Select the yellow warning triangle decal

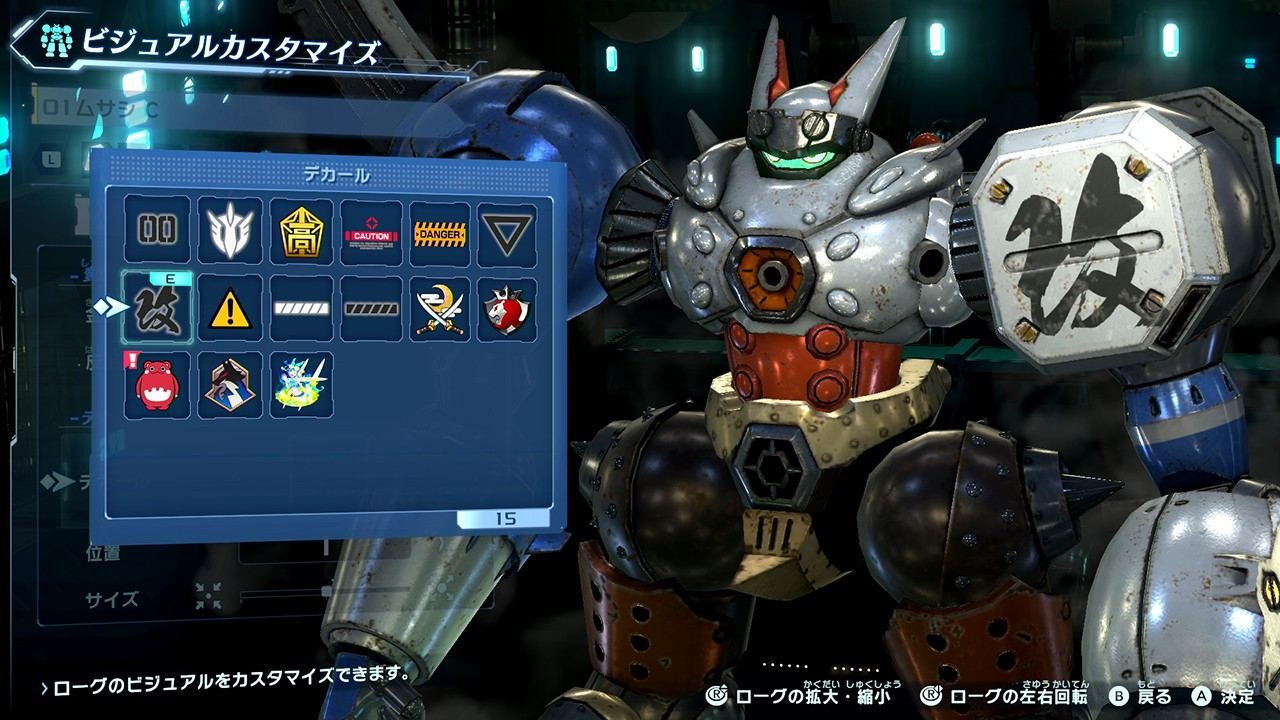pos(231,307)
